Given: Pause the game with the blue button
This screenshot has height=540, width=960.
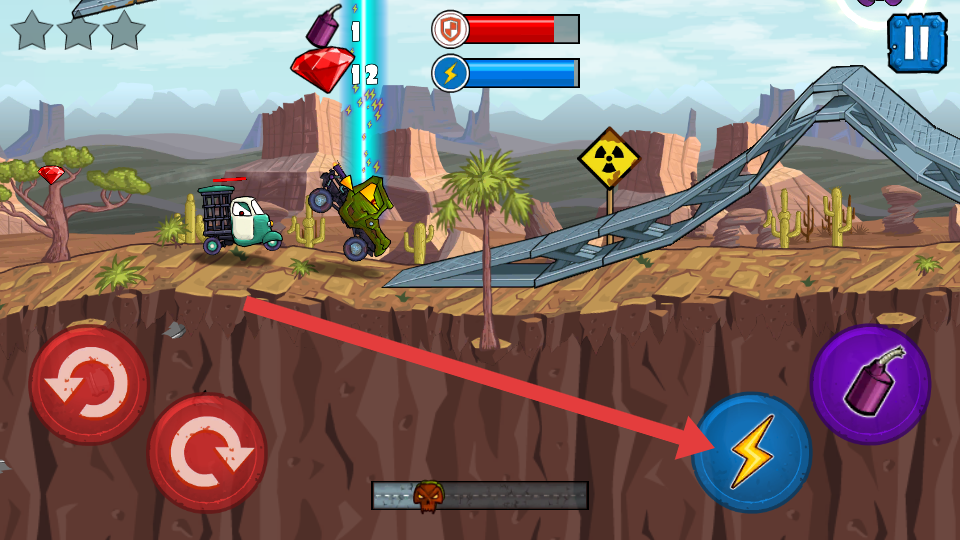Looking at the screenshot, I should click(916, 43).
